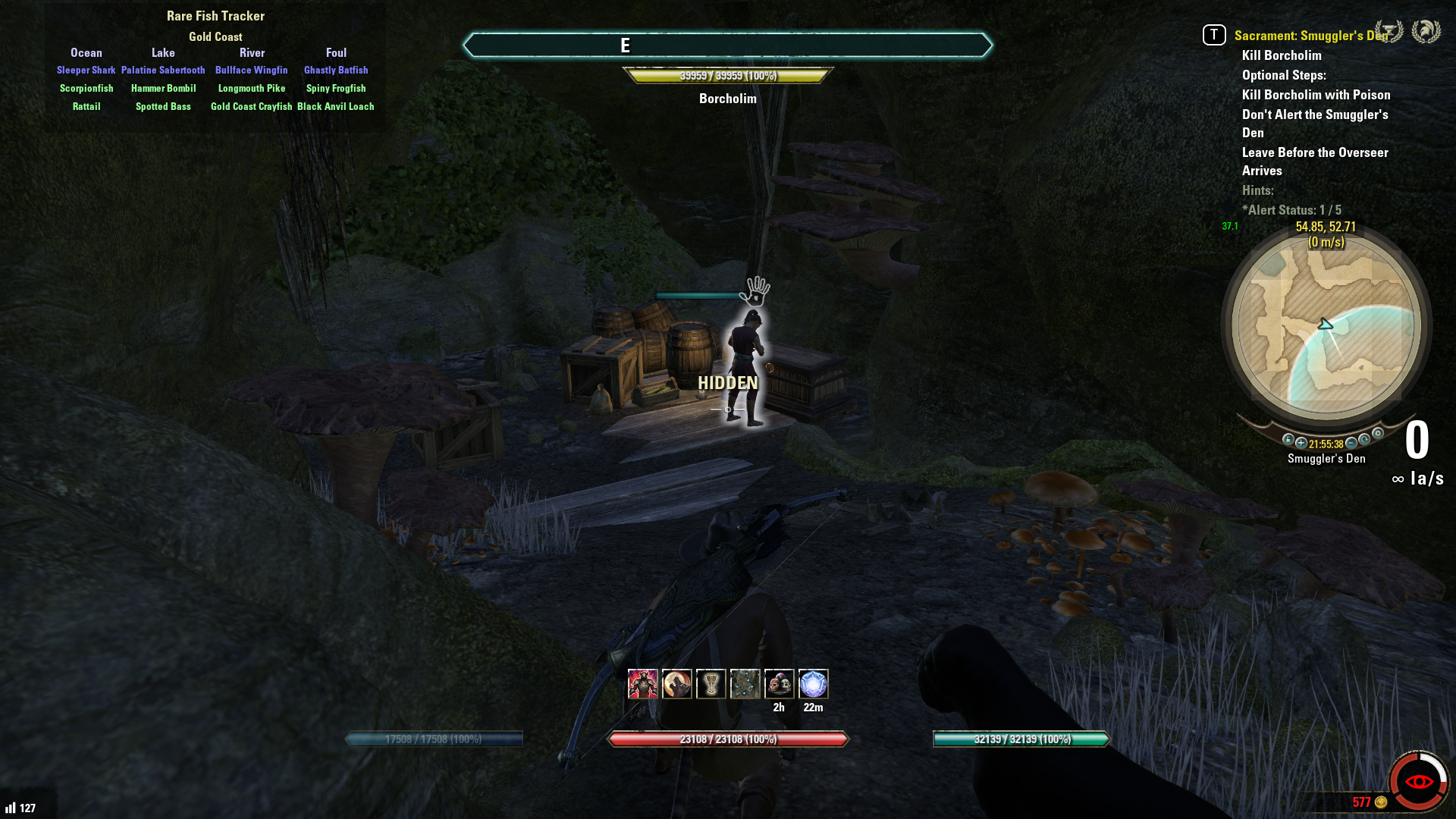Select the glowing blue crystal buff icon
This screenshot has width=1456, height=819.
point(813,684)
